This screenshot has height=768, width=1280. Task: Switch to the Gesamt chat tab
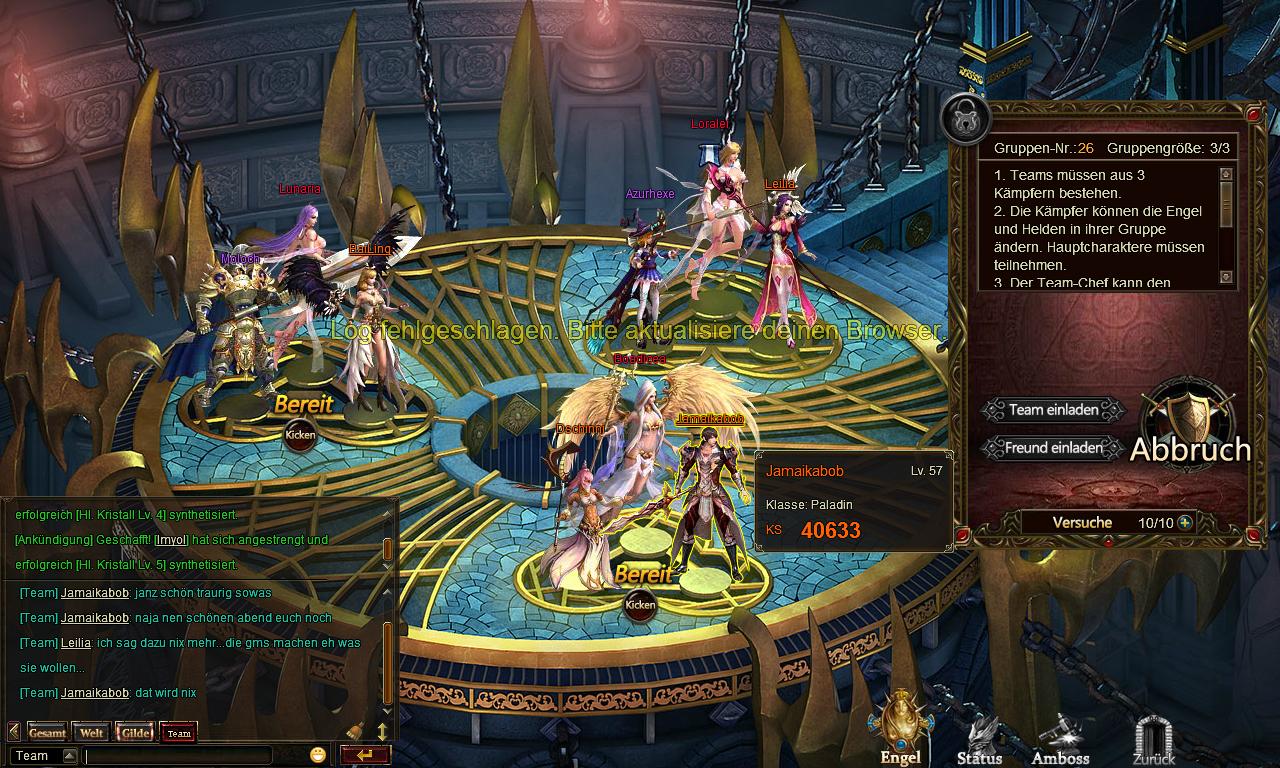pos(47,733)
